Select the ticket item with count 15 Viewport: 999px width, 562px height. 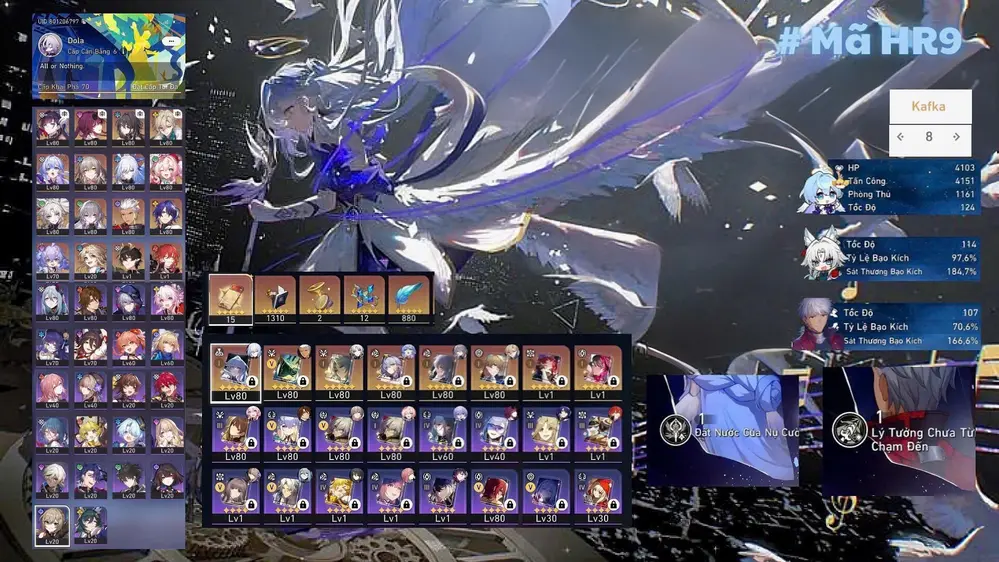pyautogui.click(x=230, y=297)
